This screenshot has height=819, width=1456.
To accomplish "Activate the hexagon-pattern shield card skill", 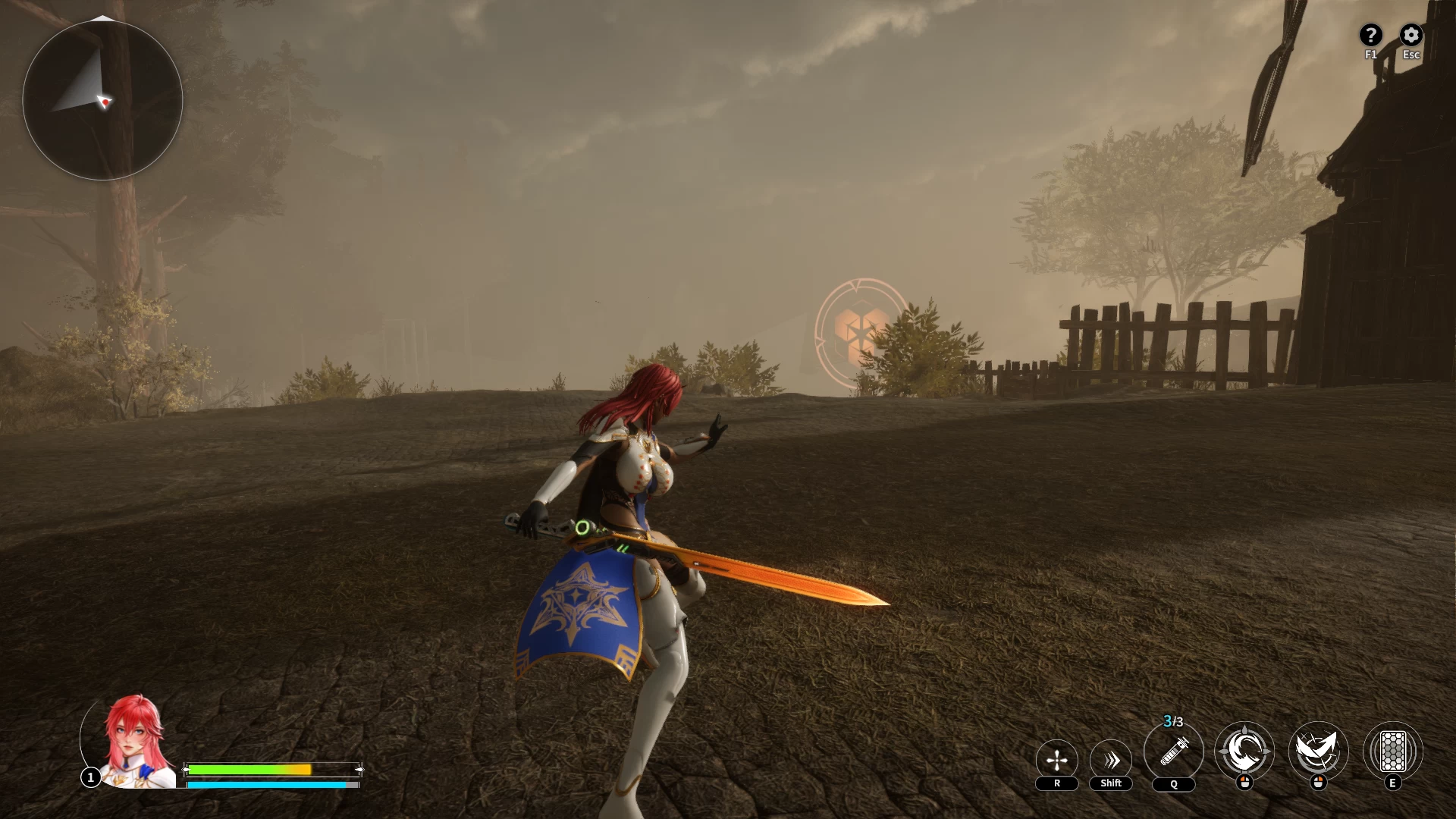I will (x=1392, y=752).
